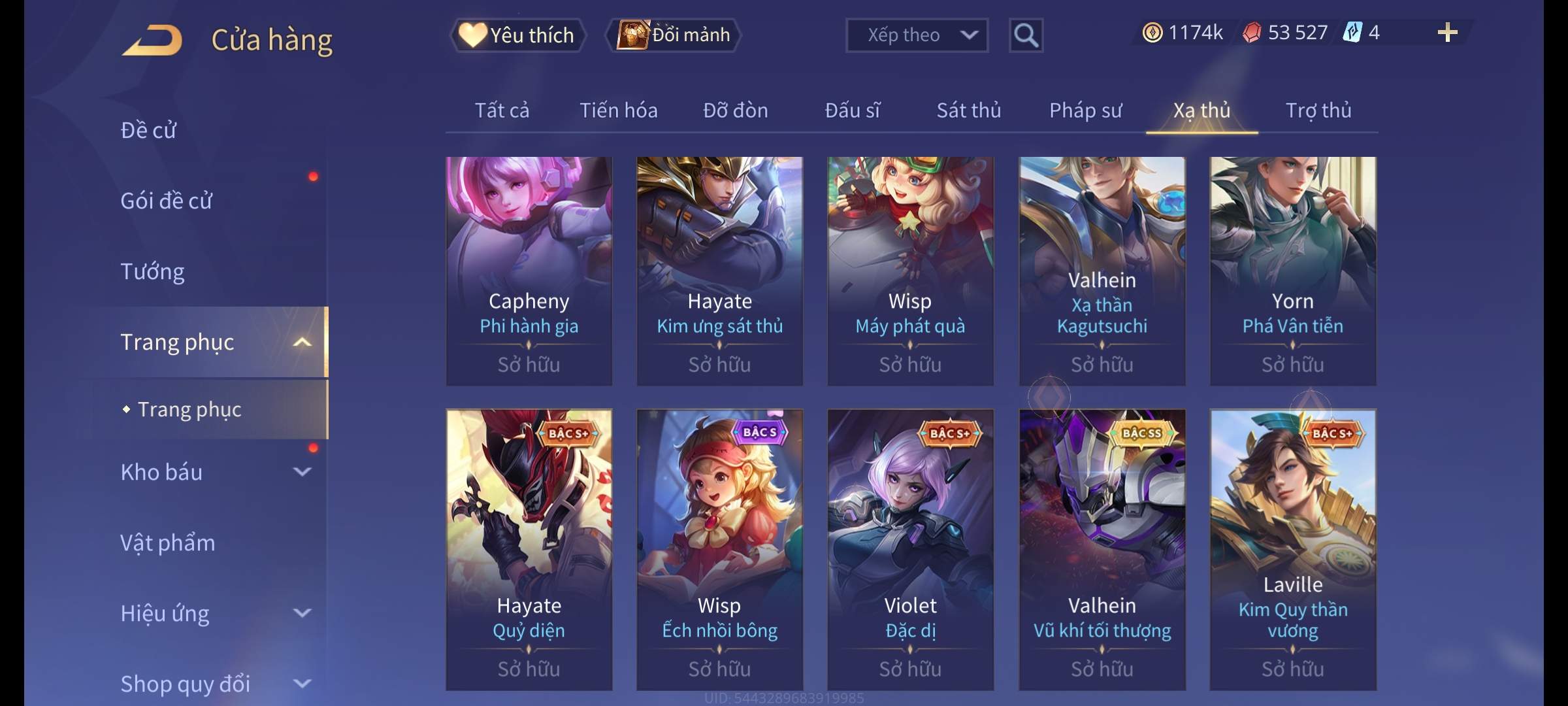View the Laville Kim Quy thần vương skin
Screen dimensions: 1568x706
click(x=1292, y=549)
